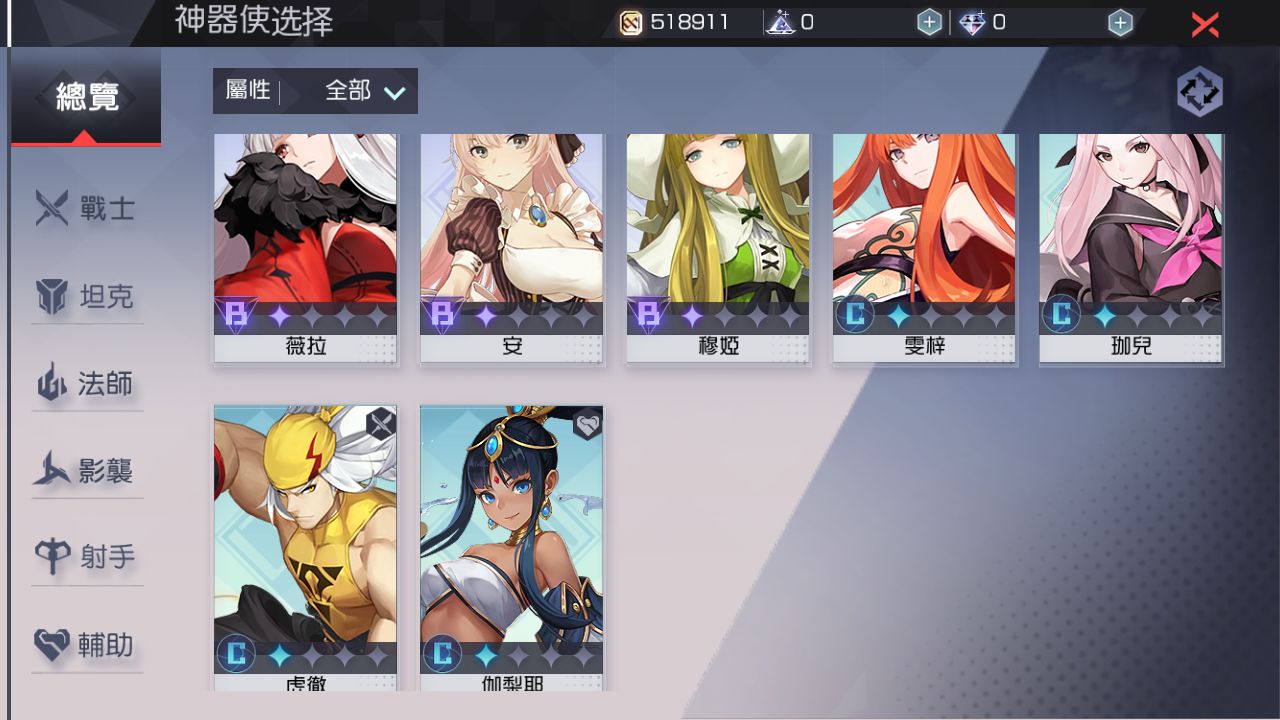Select the yellow-bandana warrior card
1280x720 pixels.
[305, 545]
